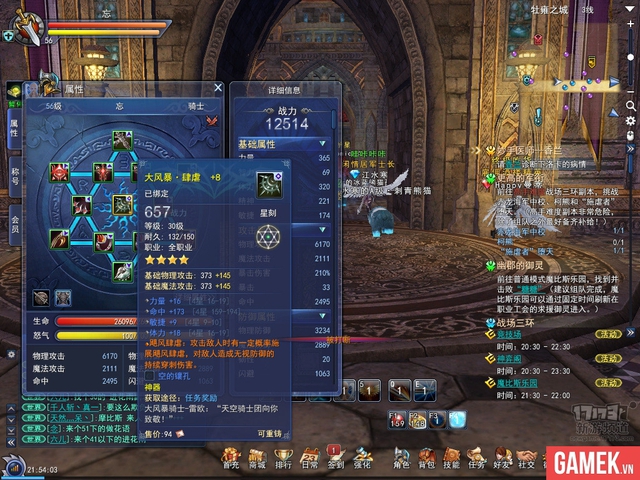Image resolution: width=640 pixels, height=480 pixels.
Task: Open minimap settings gear icon
Action: pyautogui.click(x=631, y=119)
